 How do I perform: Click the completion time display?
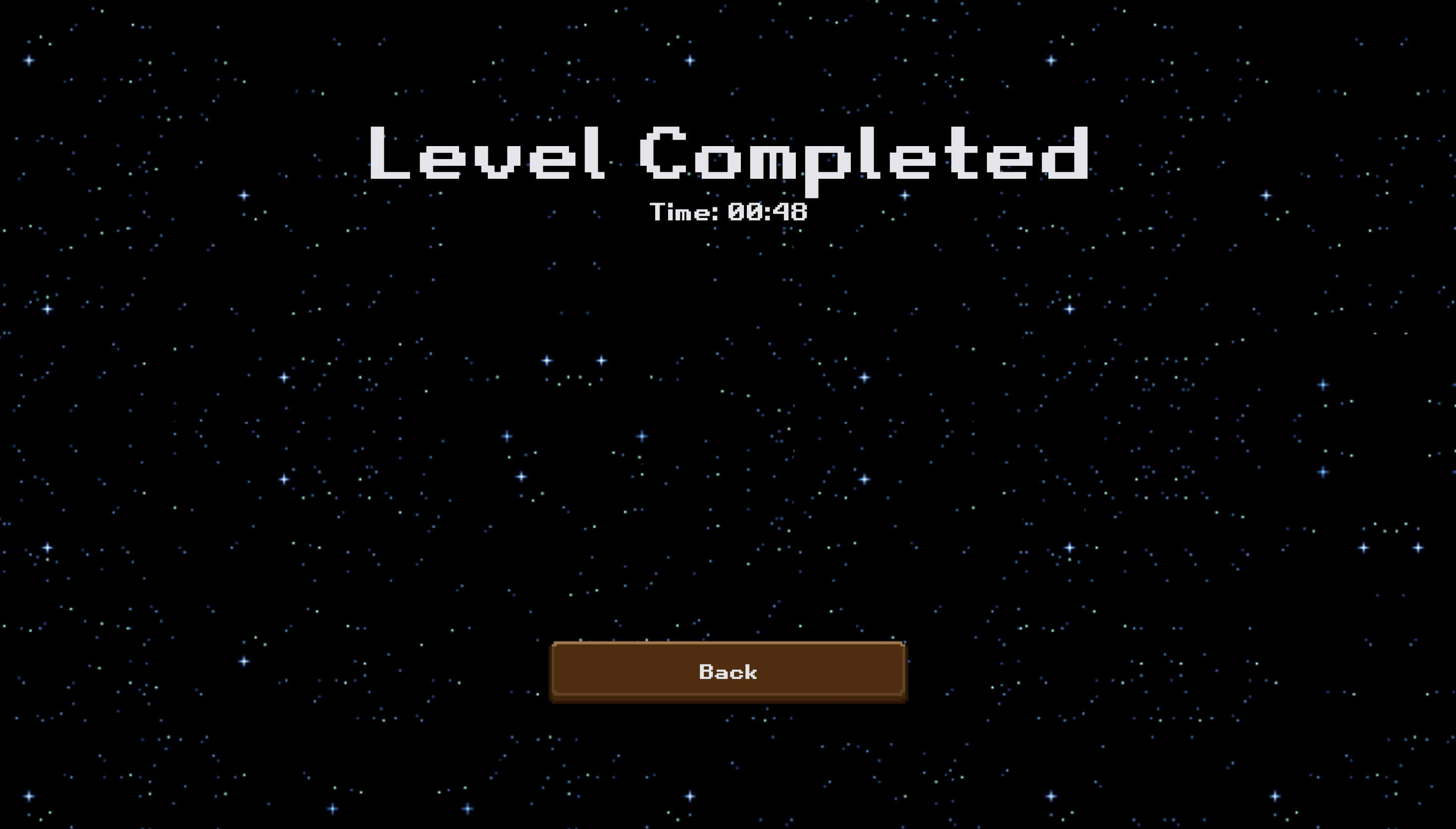point(728,212)
